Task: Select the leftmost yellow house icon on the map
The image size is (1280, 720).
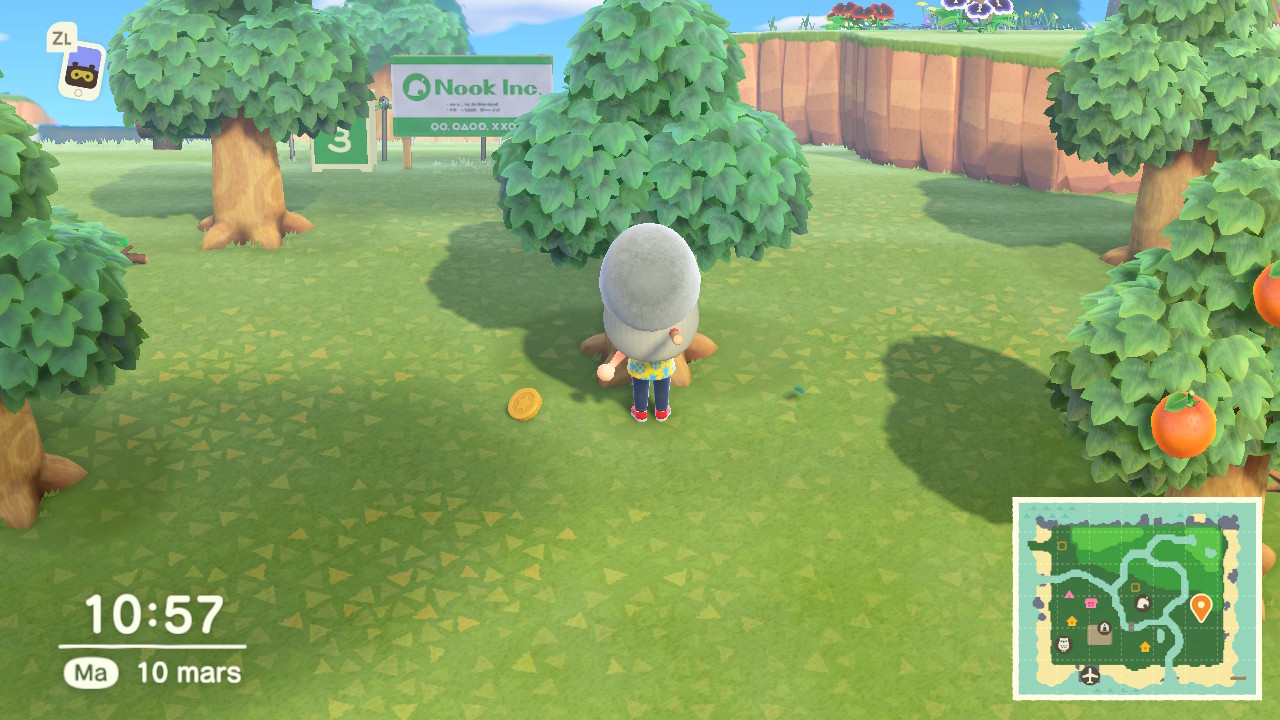Action: [1072, 620]
